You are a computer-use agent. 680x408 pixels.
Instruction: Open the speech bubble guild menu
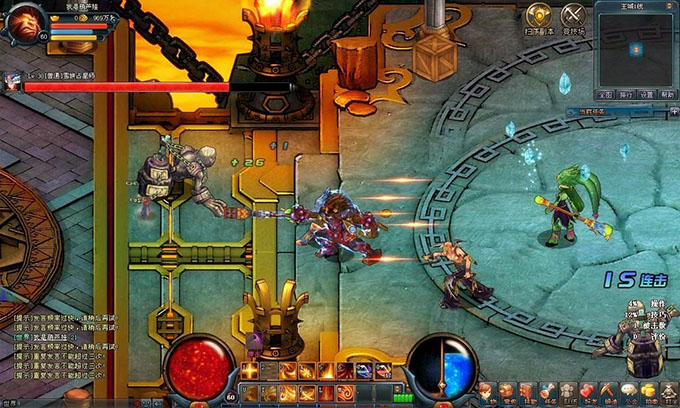628,392
